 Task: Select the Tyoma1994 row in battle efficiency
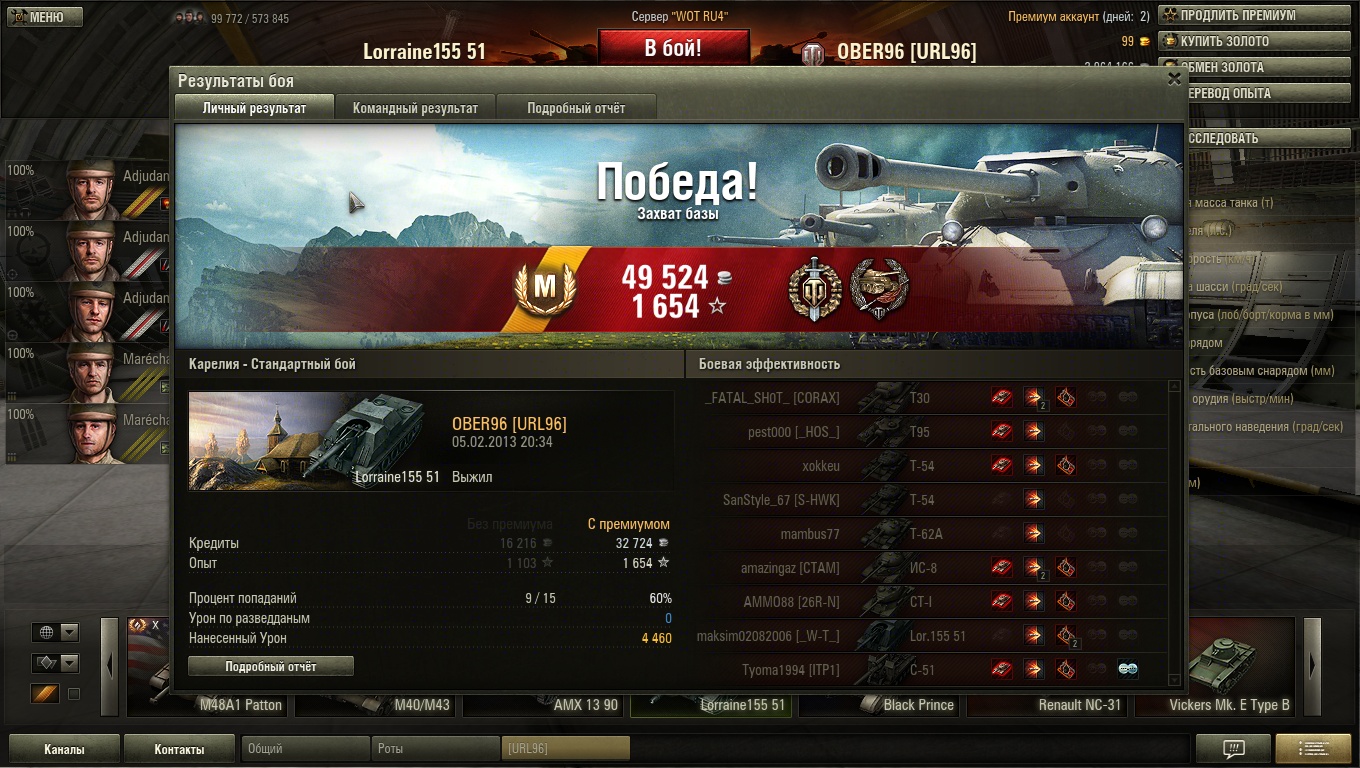tap(790, 670)
